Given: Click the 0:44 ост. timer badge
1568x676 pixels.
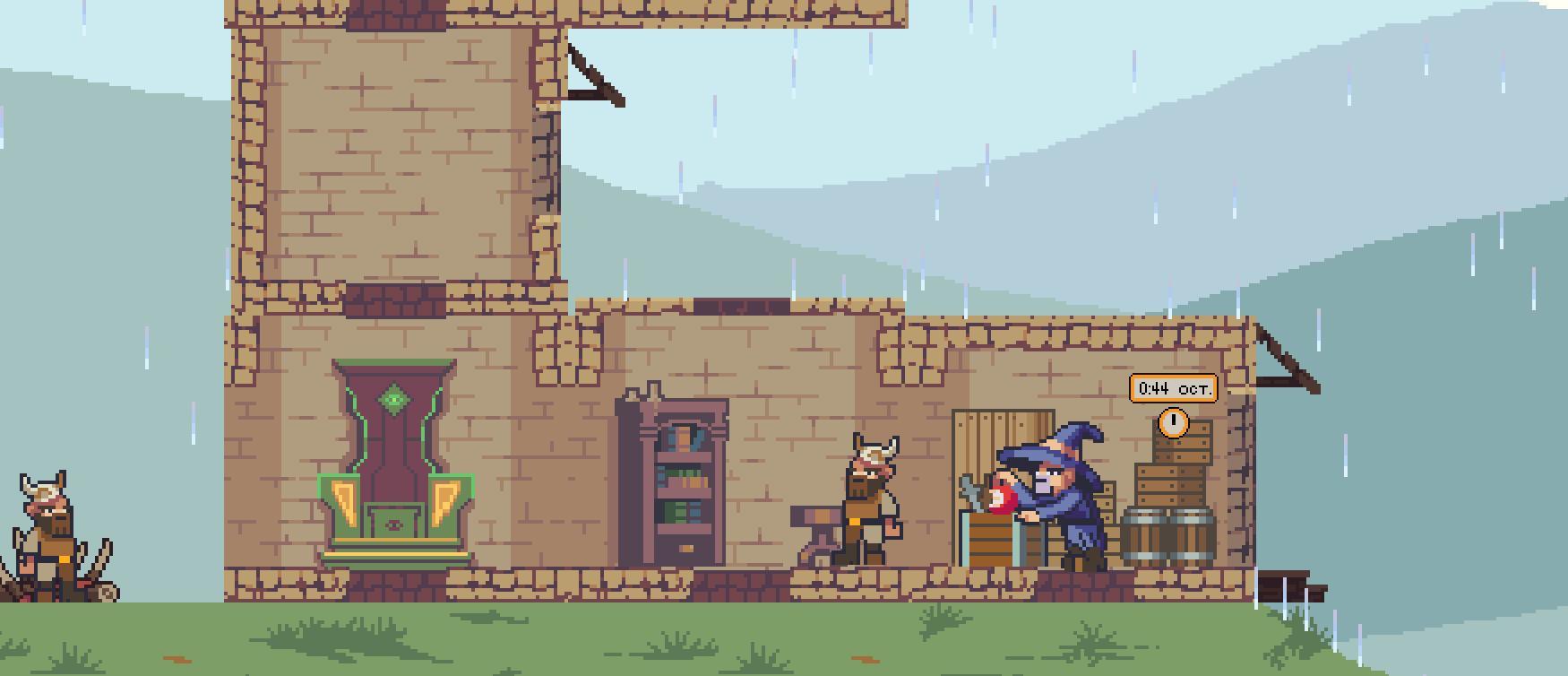Looking at the screenshot, I should click(x=1173, y=389).
